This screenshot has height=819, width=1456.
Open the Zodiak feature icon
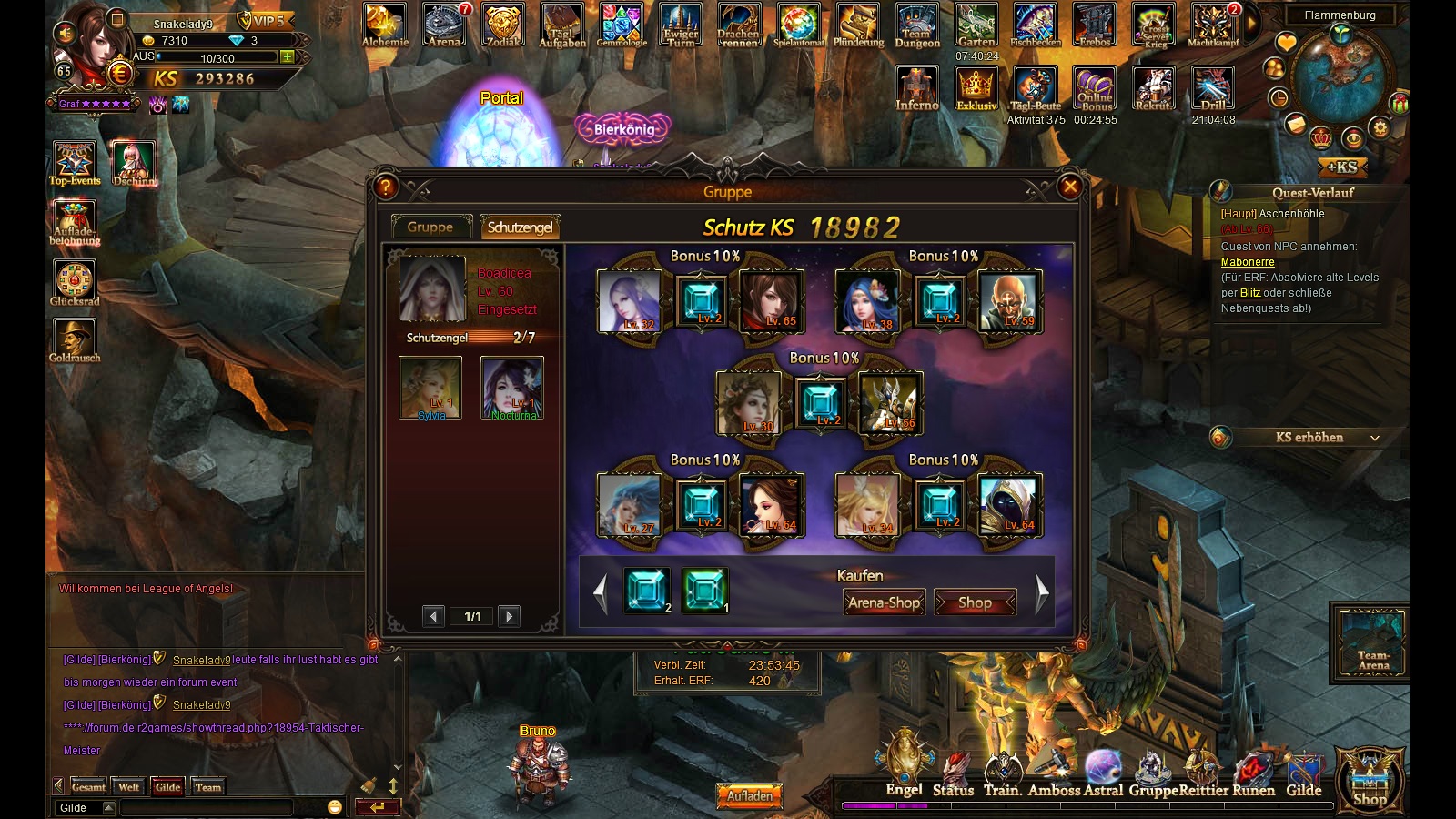(502, 25)
